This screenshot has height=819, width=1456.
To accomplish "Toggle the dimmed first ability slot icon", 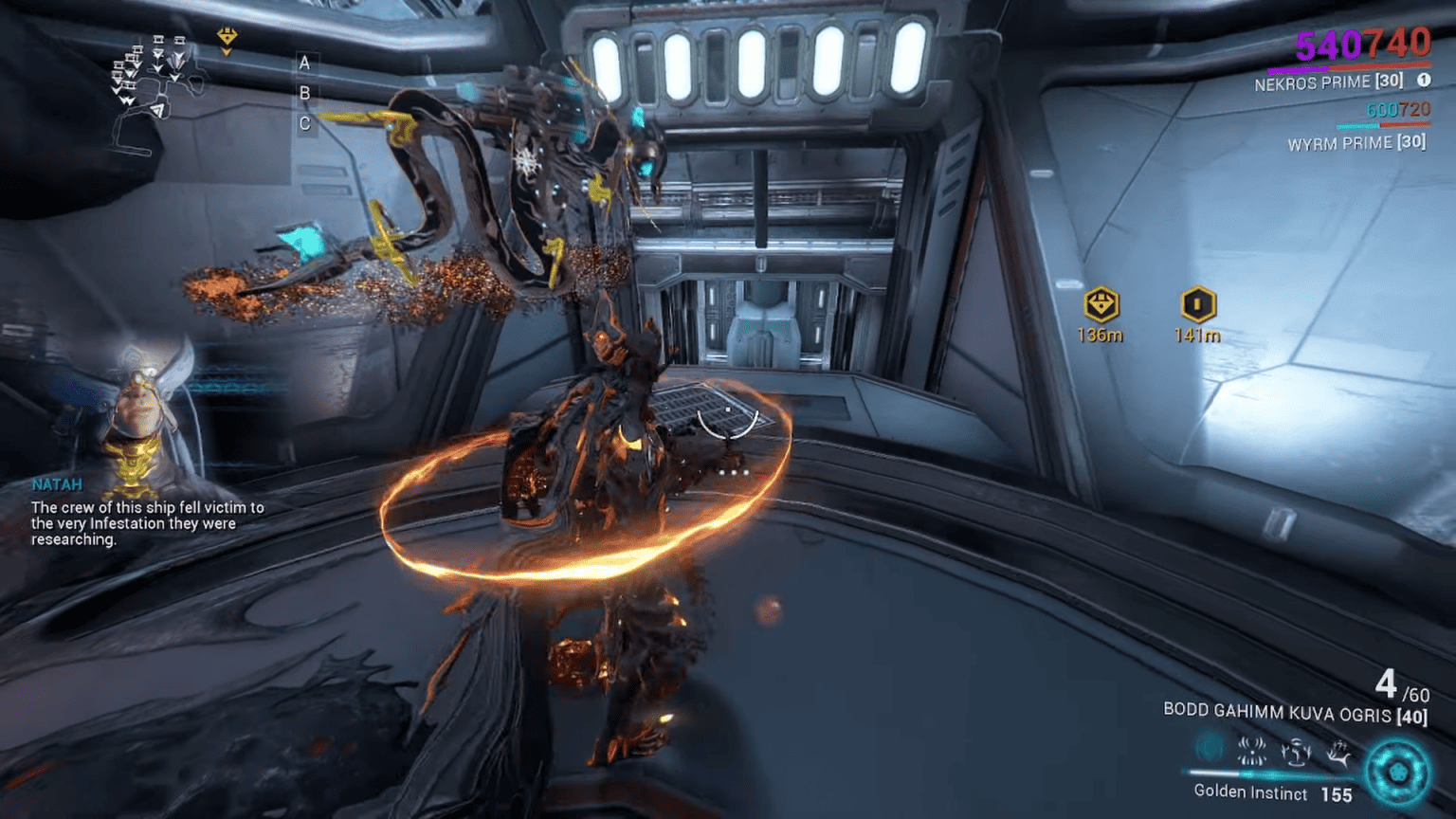I will click(1208, 750).
